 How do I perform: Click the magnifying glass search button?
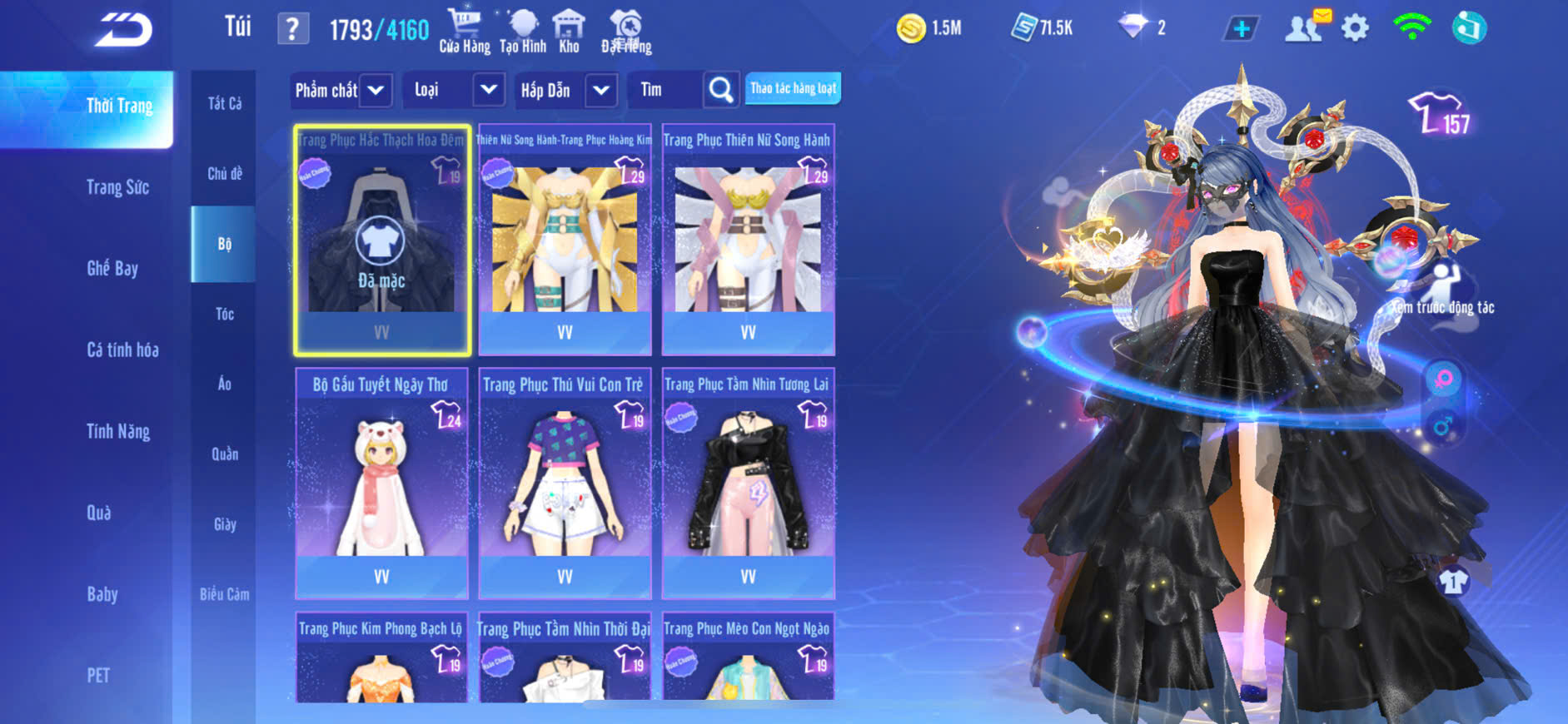pyautogui.click(x=721, y=90)
